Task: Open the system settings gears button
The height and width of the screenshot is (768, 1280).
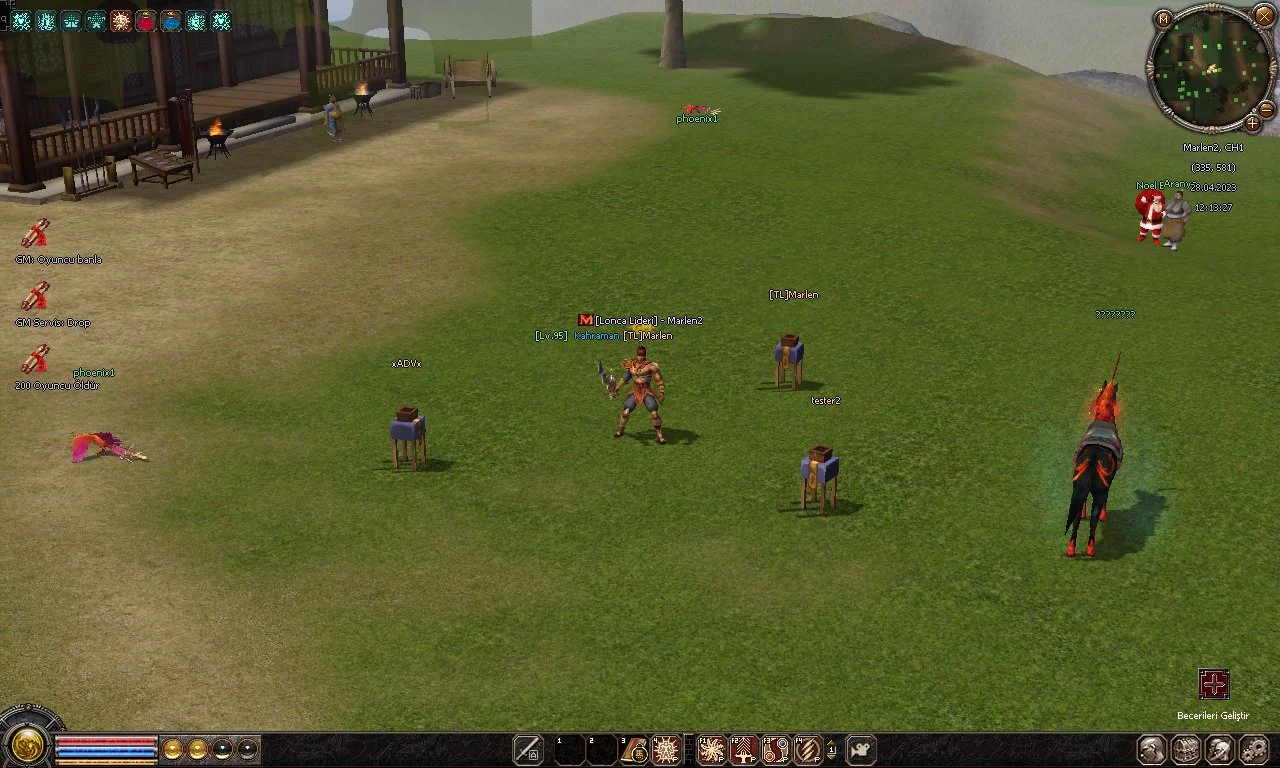Action: pos(1253,749)
